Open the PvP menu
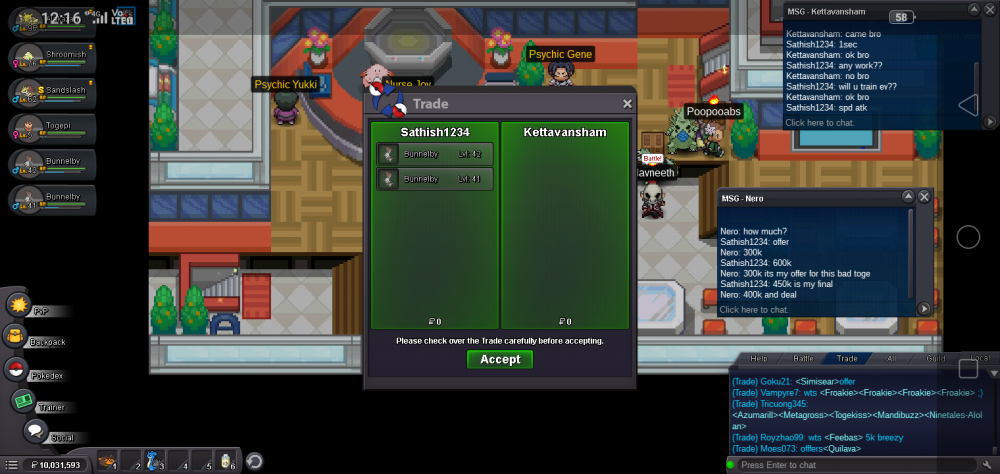Screen dimensions: 1000x474 [19, 304]
